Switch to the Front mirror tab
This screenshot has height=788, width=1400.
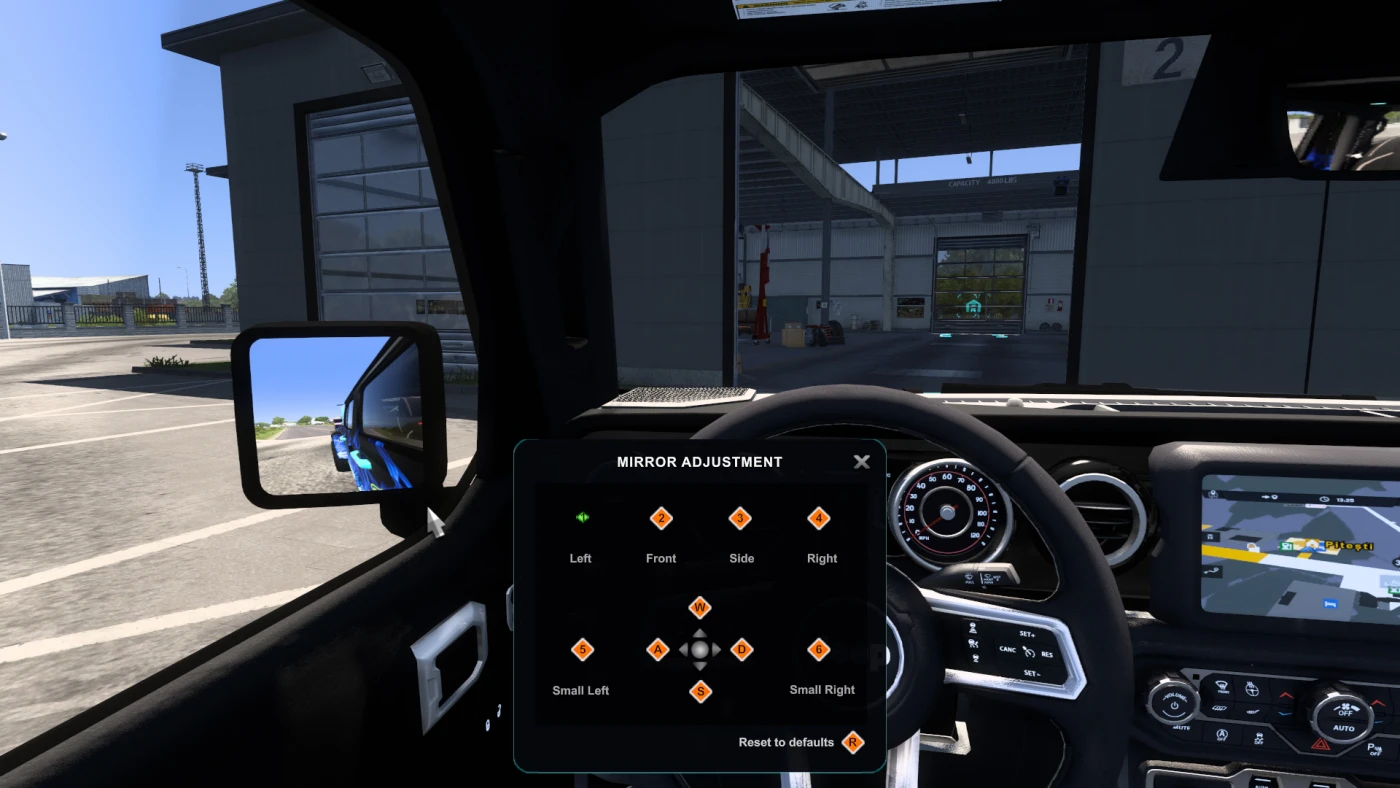pyautogui.click(x=661, y=519)
